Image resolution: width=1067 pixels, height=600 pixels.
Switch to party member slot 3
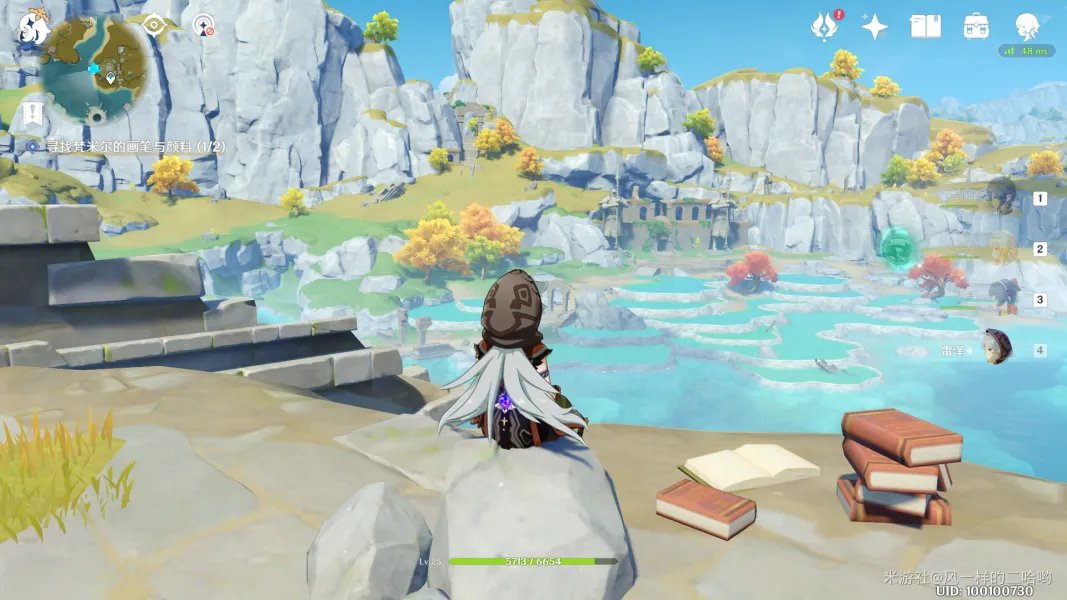pyautogui.click(x=1004, y=298)
